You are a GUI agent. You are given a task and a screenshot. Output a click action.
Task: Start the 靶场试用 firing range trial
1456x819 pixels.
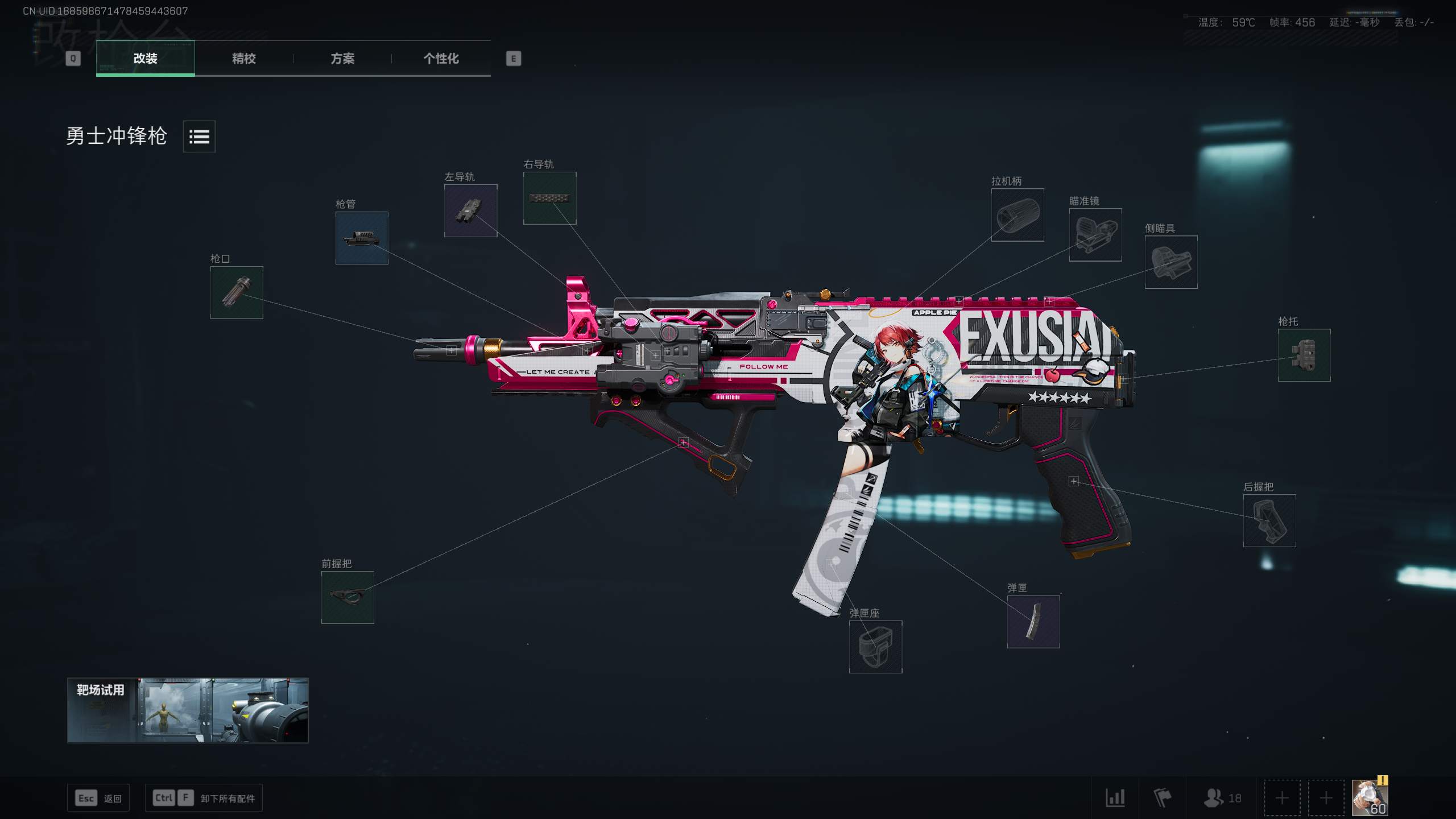coord(188,710)
